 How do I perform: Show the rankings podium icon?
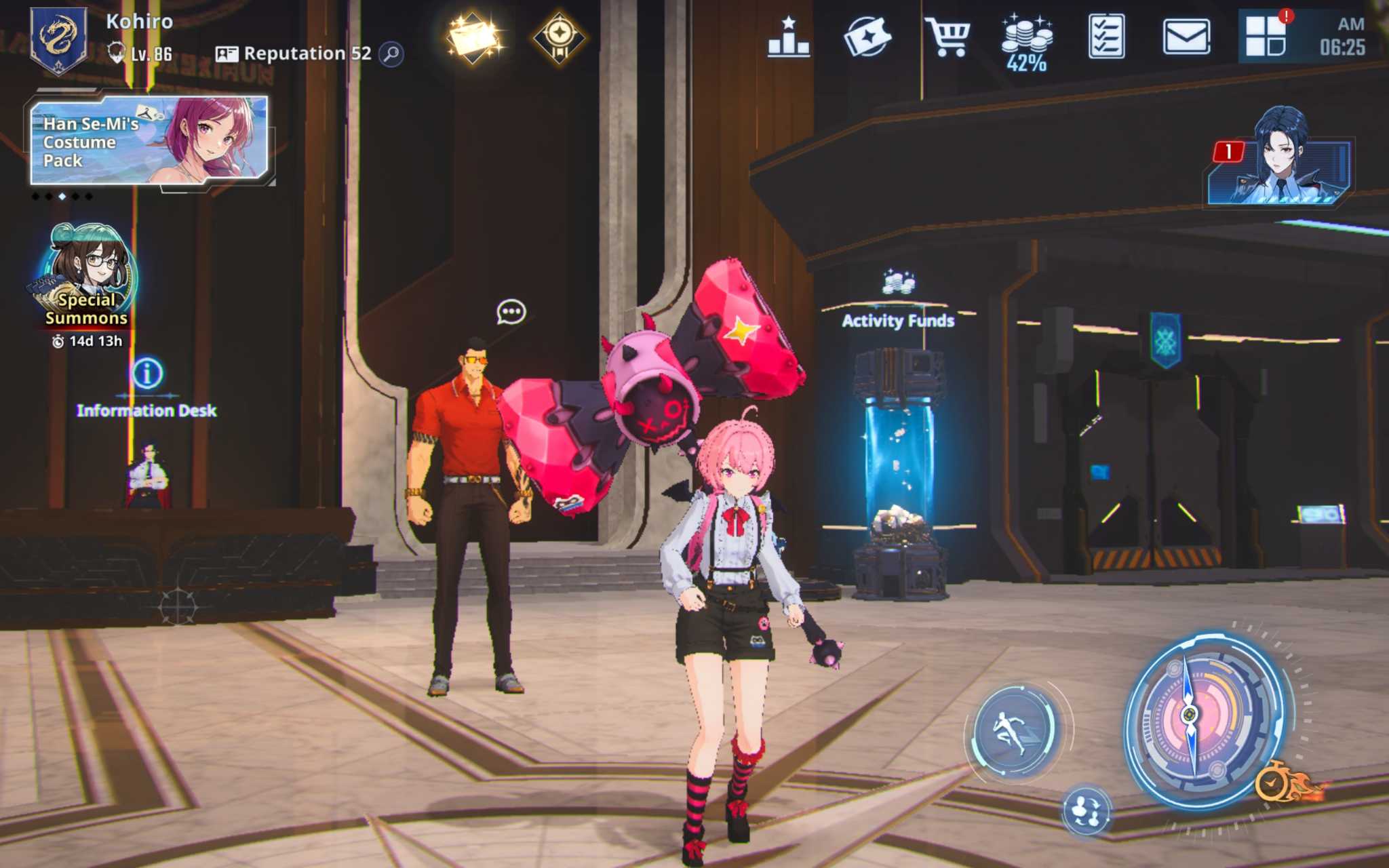tap(788, 38)
